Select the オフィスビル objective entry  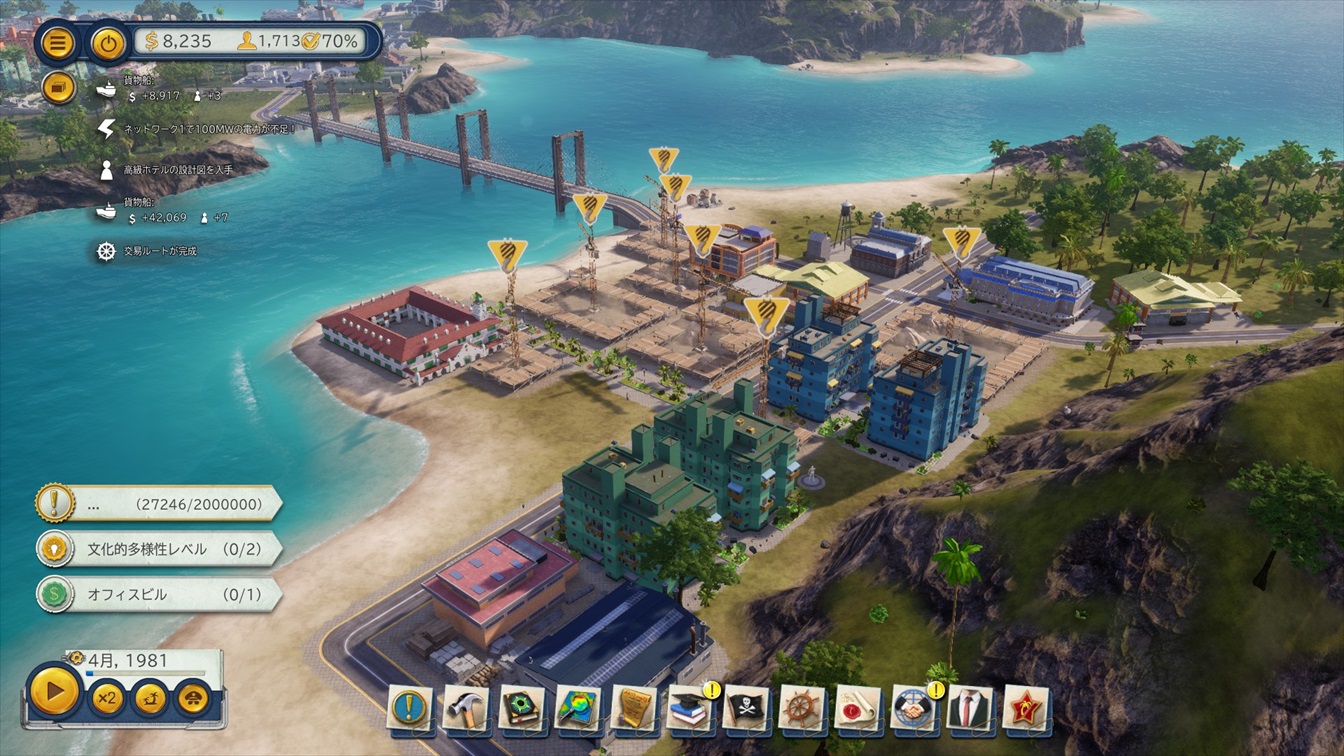click(x=160, y=594)
